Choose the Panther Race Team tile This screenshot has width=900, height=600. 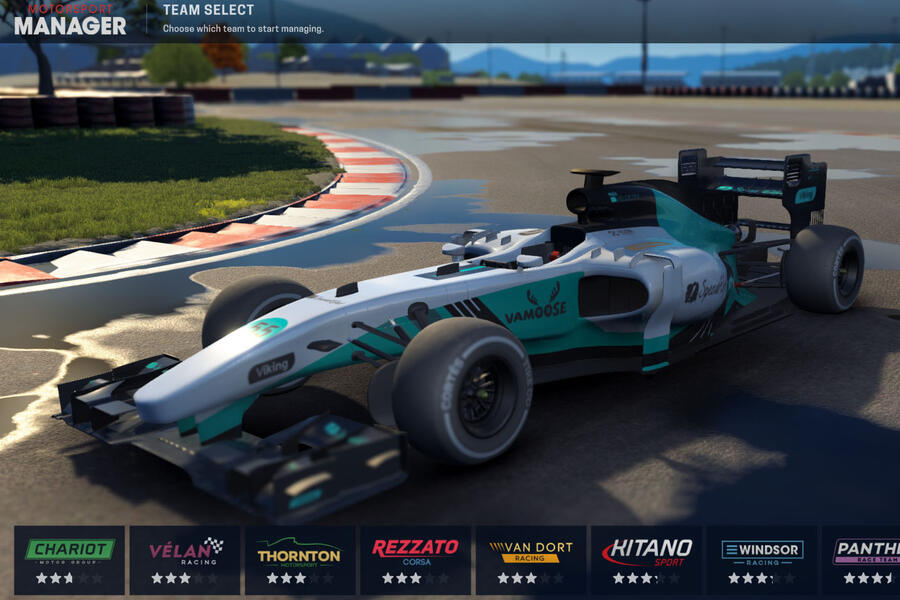[x=862, y=560]
